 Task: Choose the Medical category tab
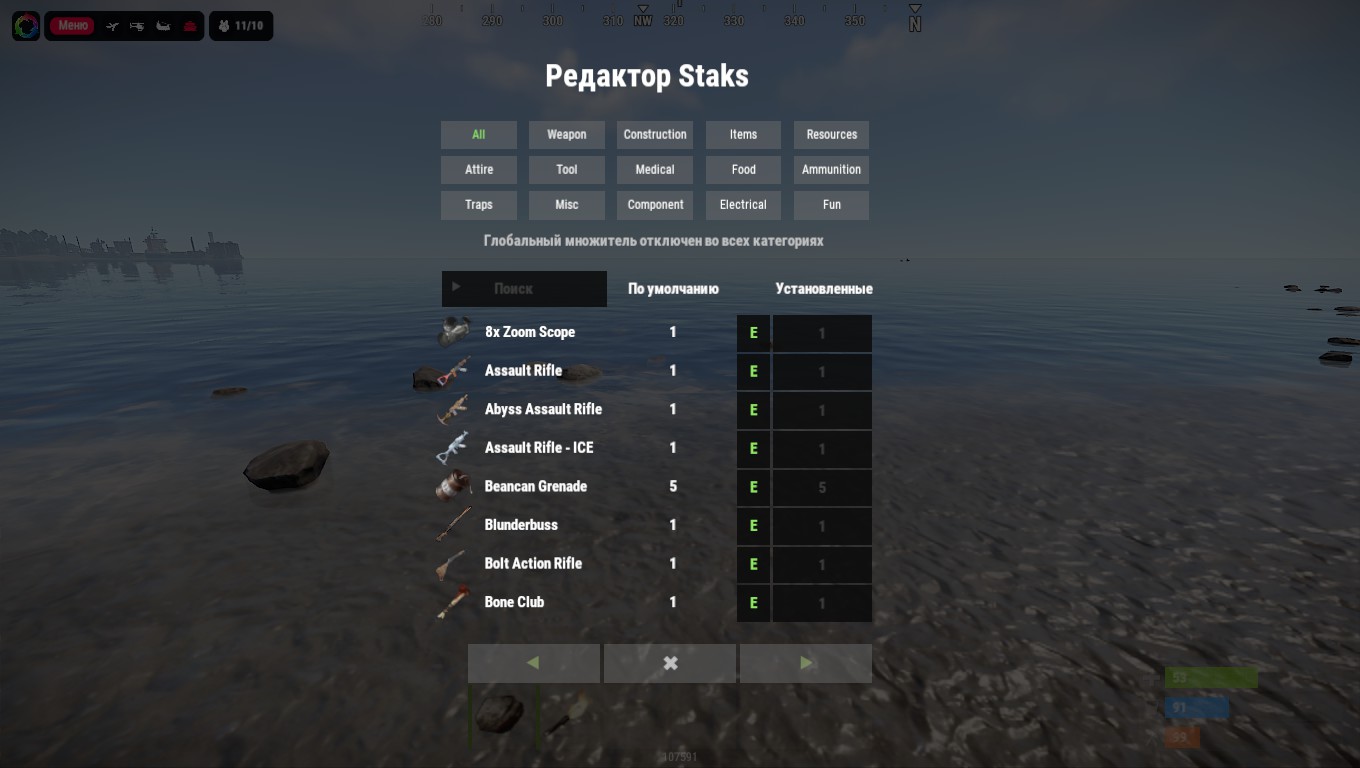click(655, 170)
